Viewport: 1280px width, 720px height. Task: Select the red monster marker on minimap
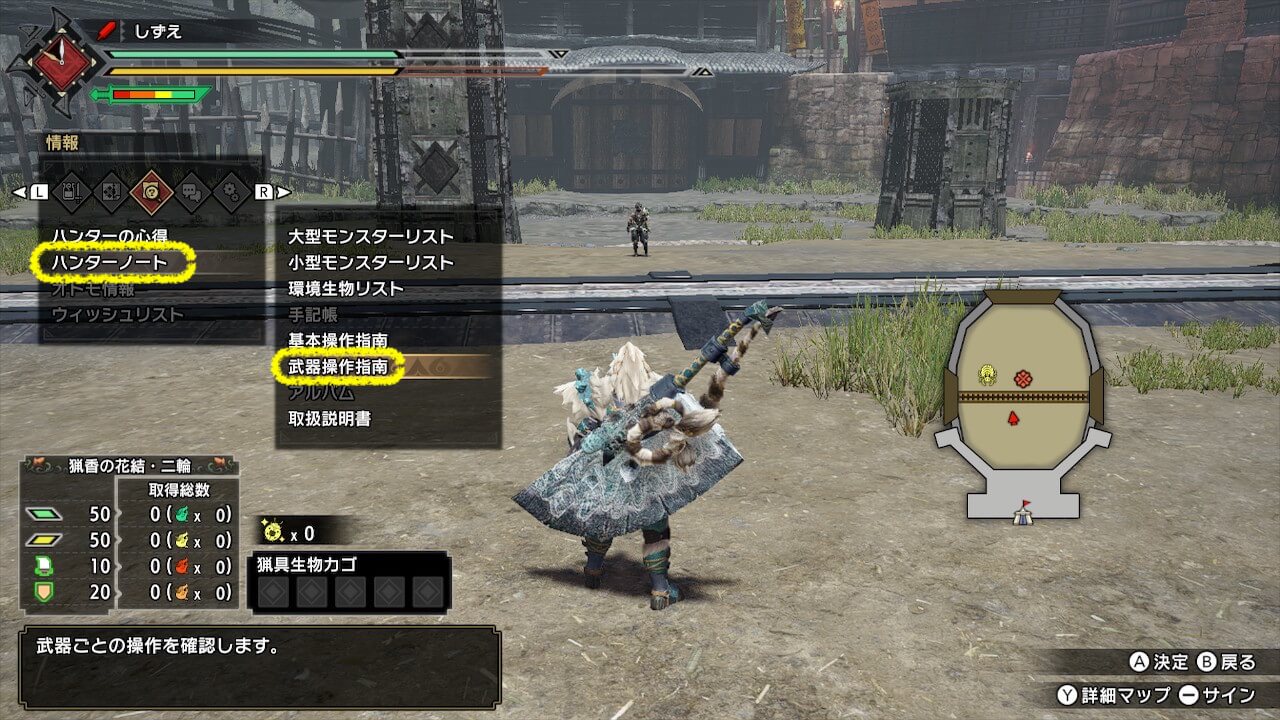point(1022,378)
